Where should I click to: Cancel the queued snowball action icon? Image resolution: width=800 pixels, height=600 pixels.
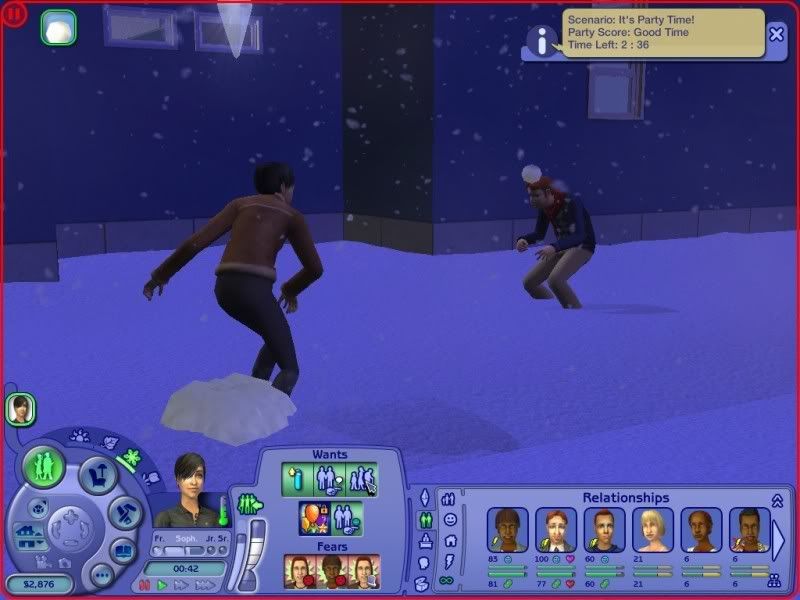pos(59,28)
